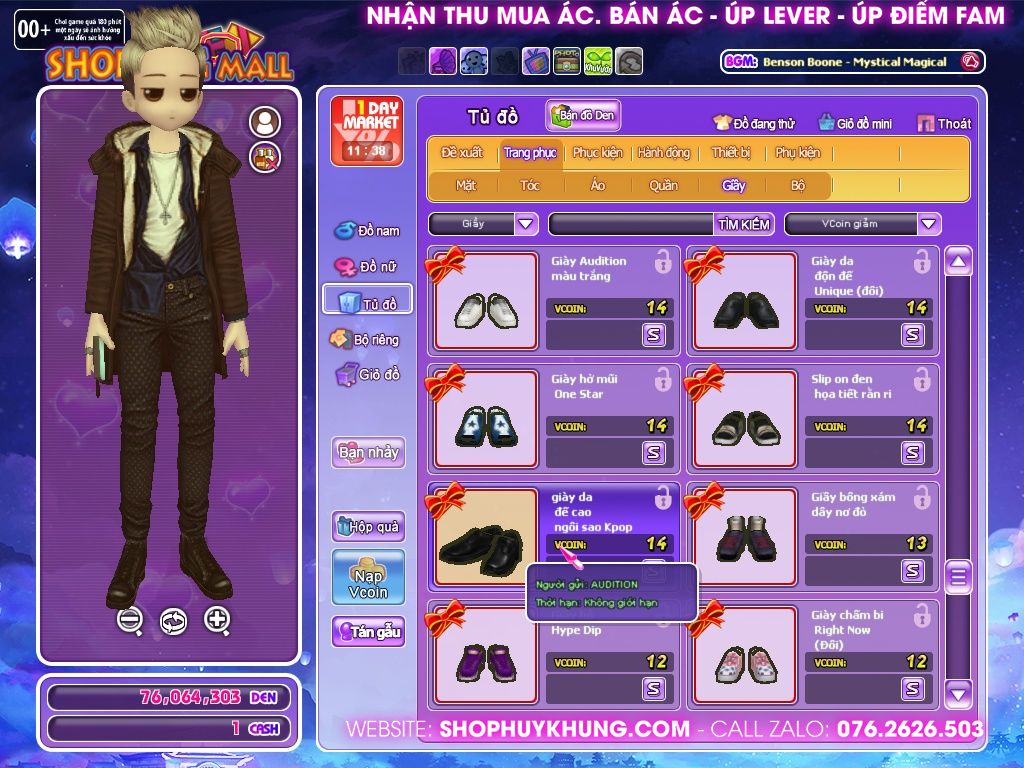Choose the Quần subcategory

click(x=663, y=185)
